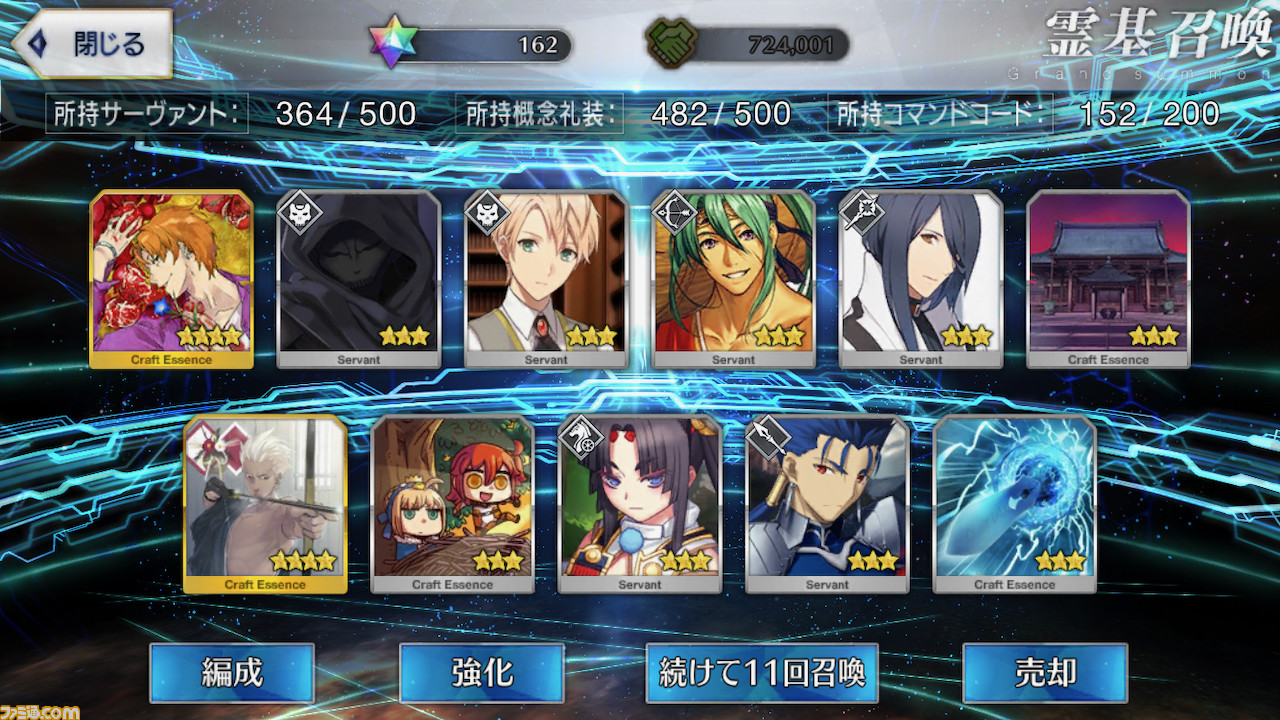
Task: Go to the 強化 enhancement screen
Action: coord(481,673)
